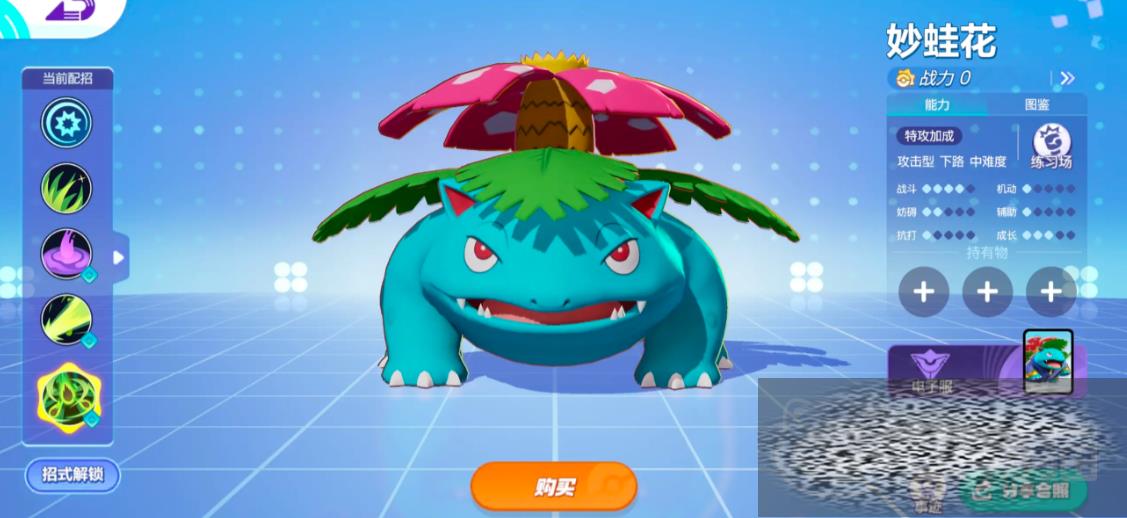
Task: Select the 能力 abilities tab
Action: coord(937,105)
